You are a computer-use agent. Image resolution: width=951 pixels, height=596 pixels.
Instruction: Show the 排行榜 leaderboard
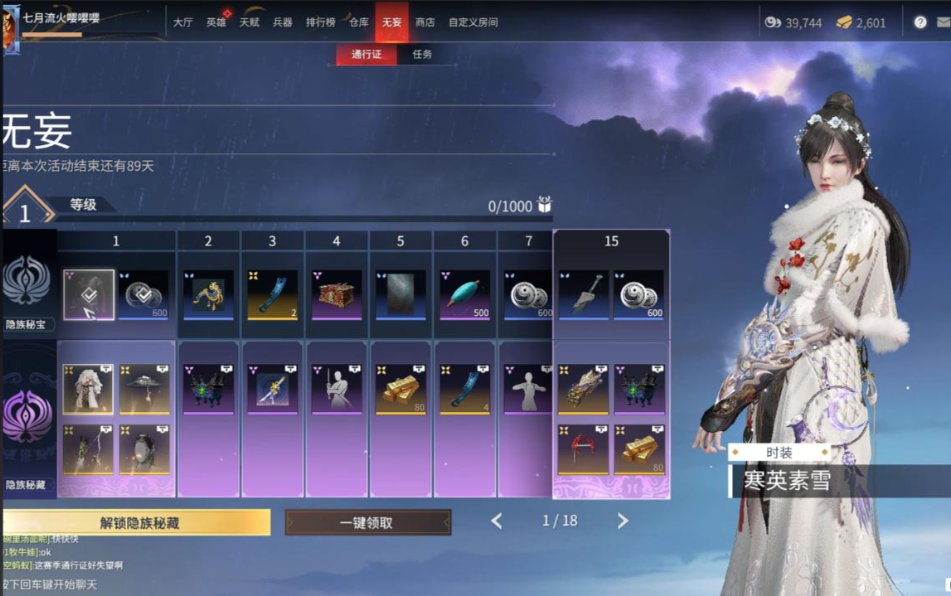pyautogui.click(x=320, y=22)
